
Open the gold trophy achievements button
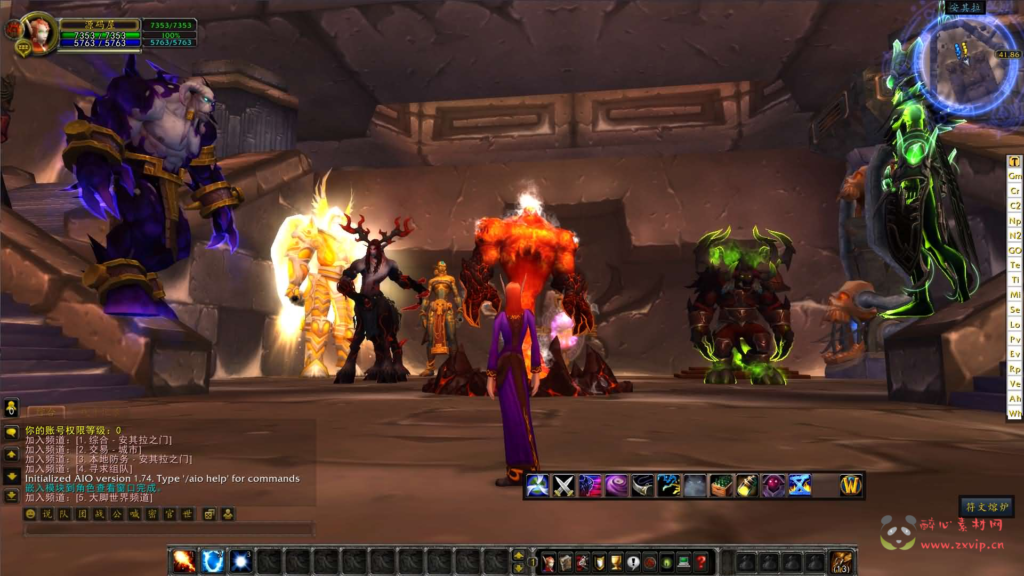pyautogui.click(x=616, y=563)
